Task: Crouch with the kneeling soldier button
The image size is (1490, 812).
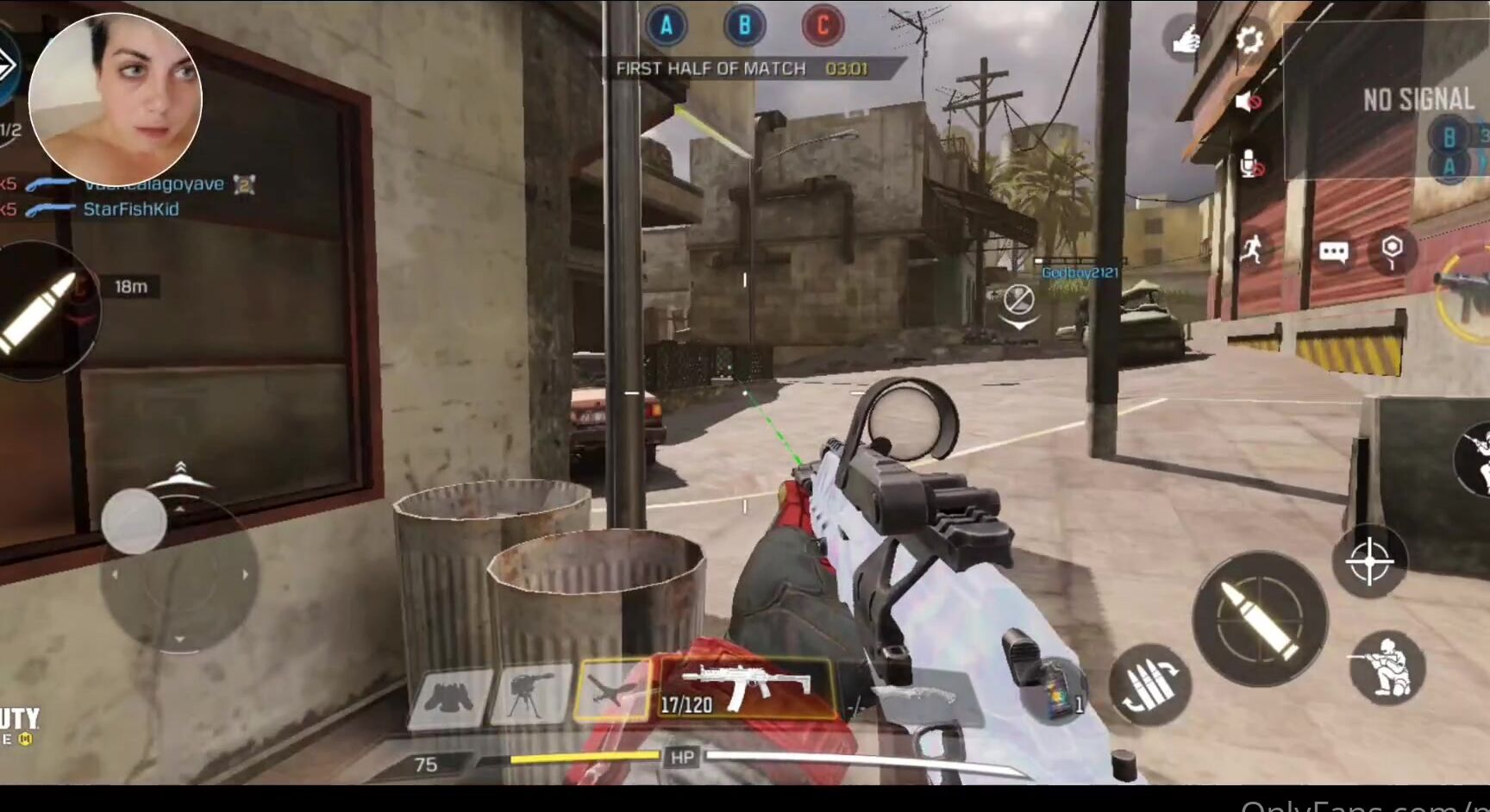Action: 1387,667
